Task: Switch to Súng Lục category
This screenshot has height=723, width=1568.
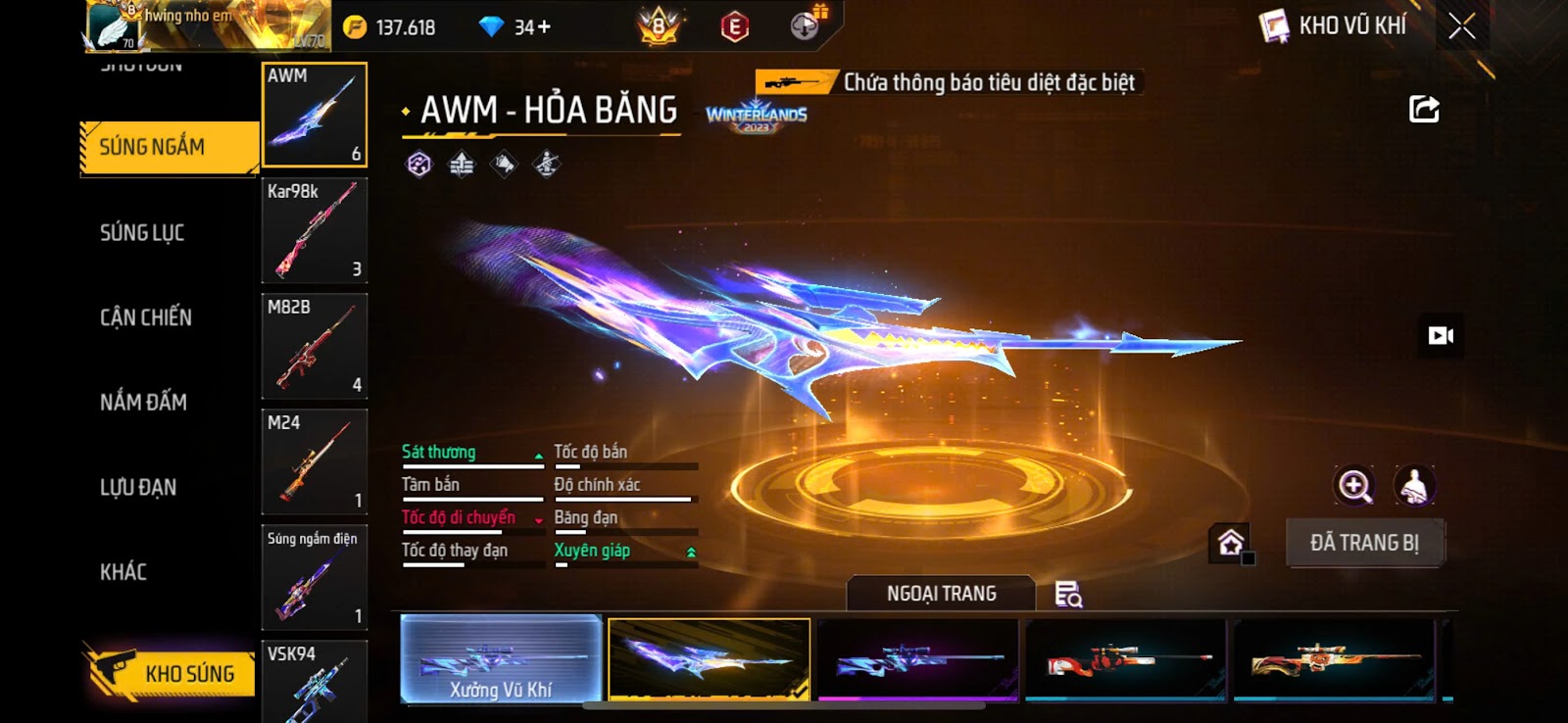Action: (143, 233)
